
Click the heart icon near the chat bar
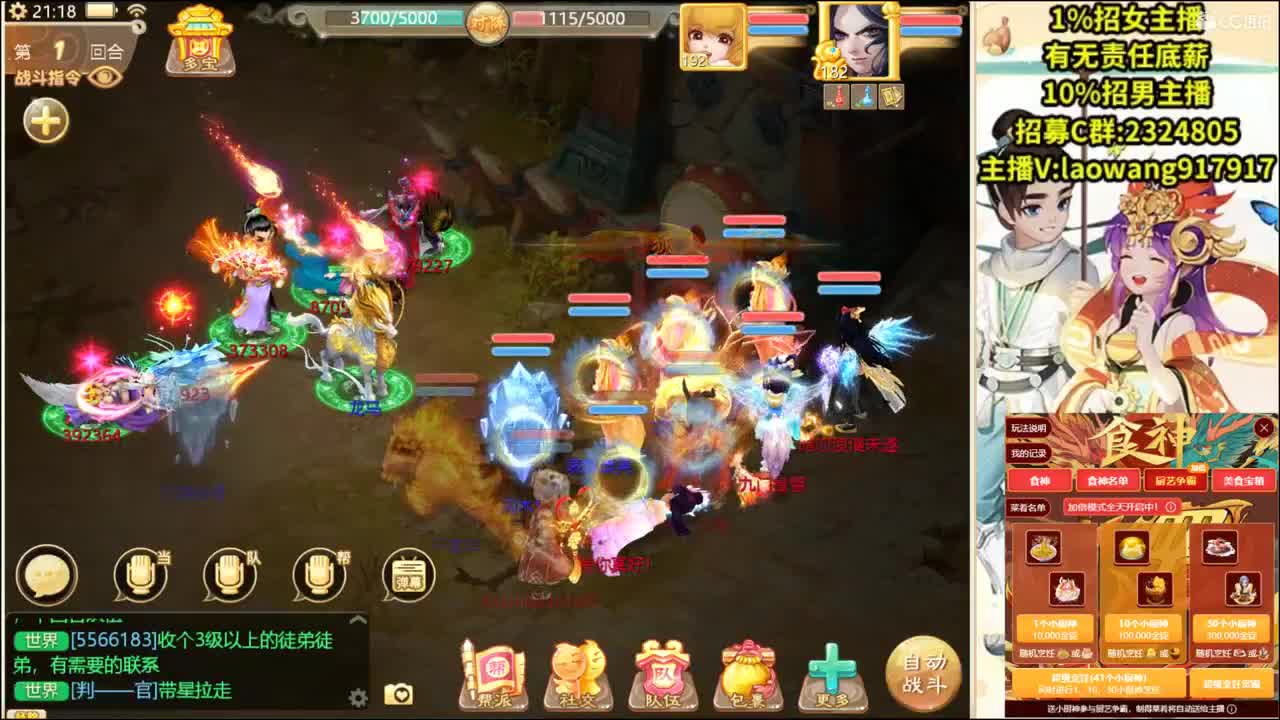pos(403,695)
